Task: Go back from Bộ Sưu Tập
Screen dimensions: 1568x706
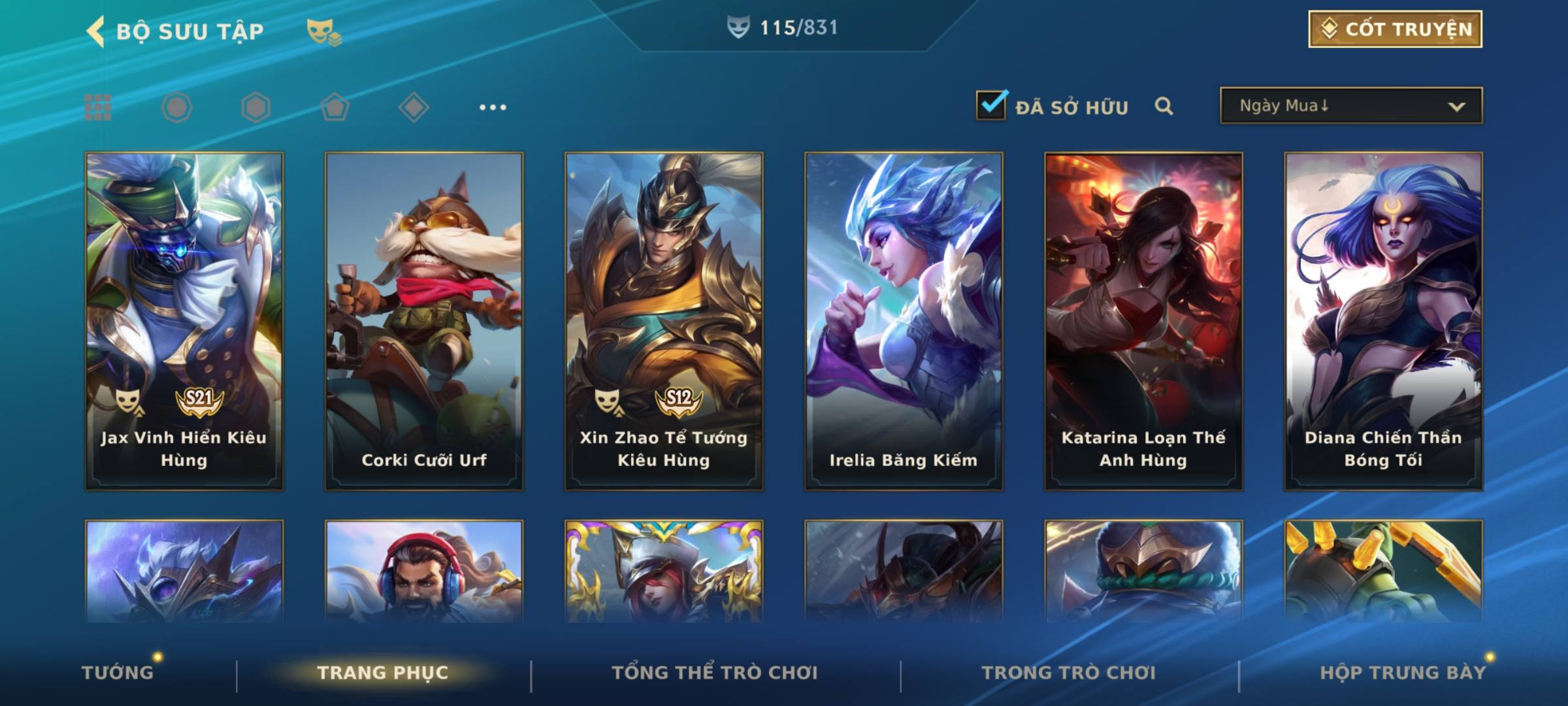Action: pyautogui.click(x=97, y=31)
